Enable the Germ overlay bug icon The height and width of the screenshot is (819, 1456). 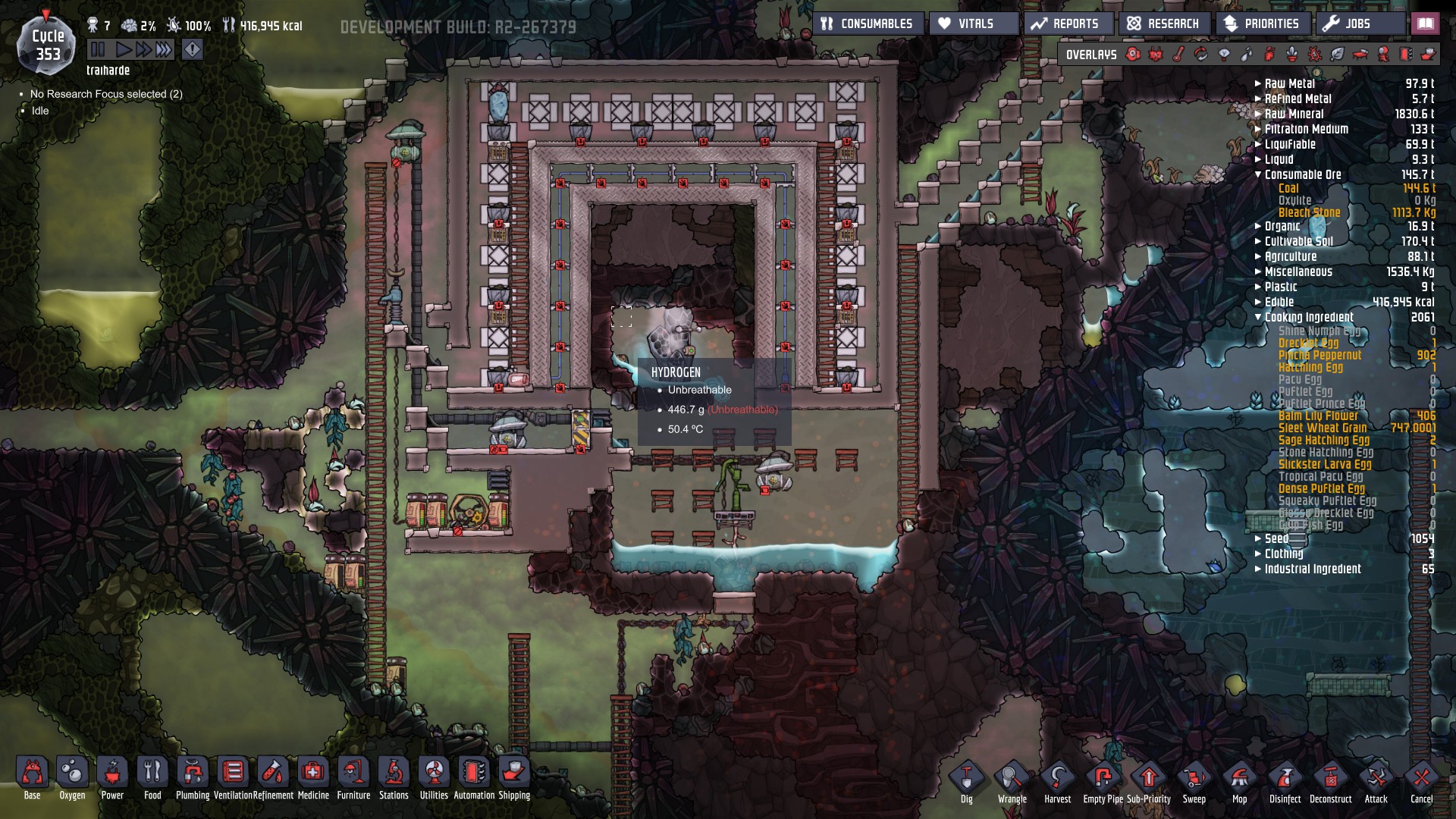[x=1314, y=54]
